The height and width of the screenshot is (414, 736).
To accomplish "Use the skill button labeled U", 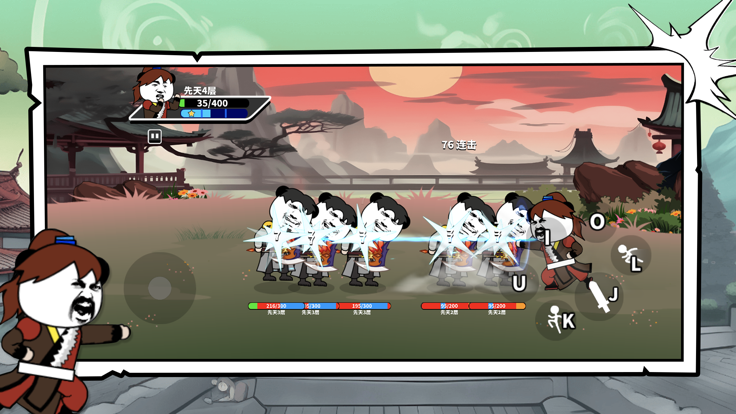I will [x=518, y=283].
